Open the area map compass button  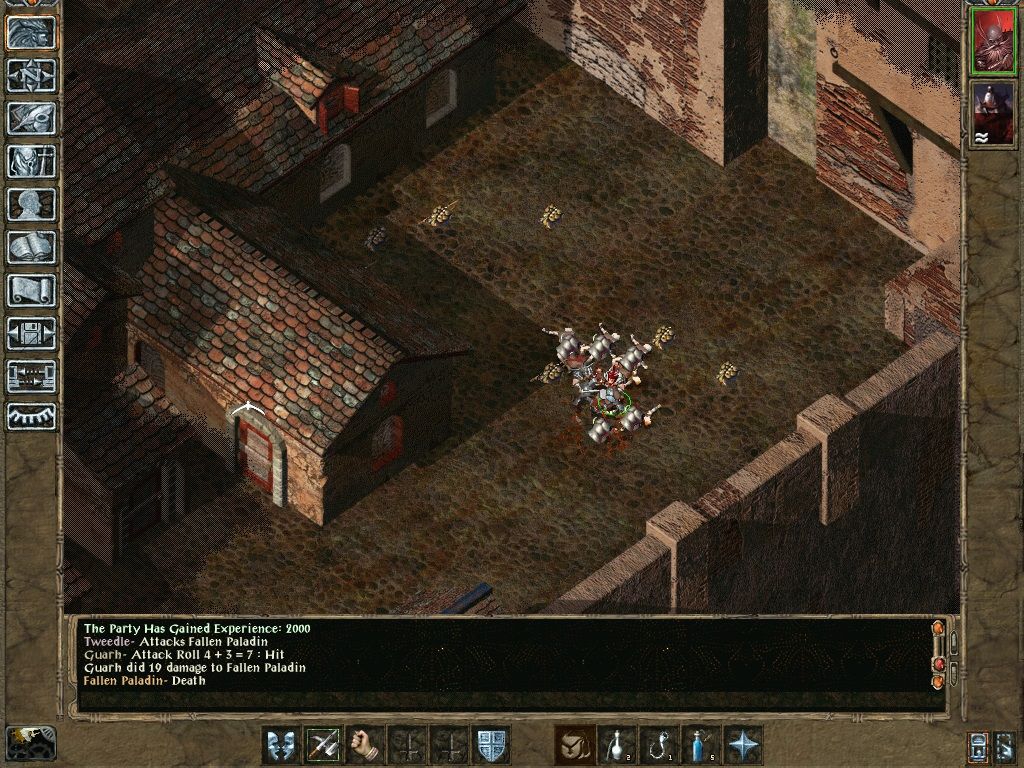(31, 76)
